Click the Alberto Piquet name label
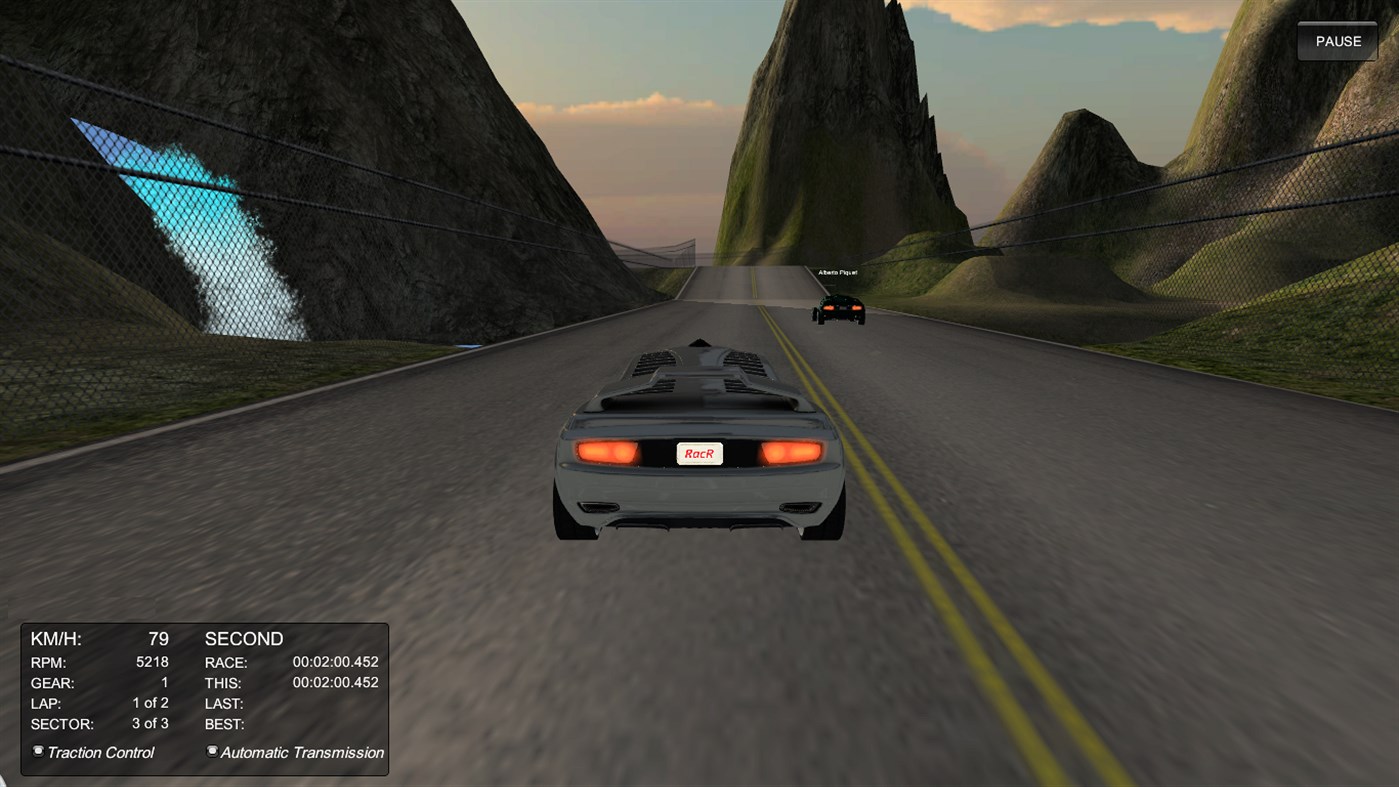1399x787 pixels. (x=839, y=271)
